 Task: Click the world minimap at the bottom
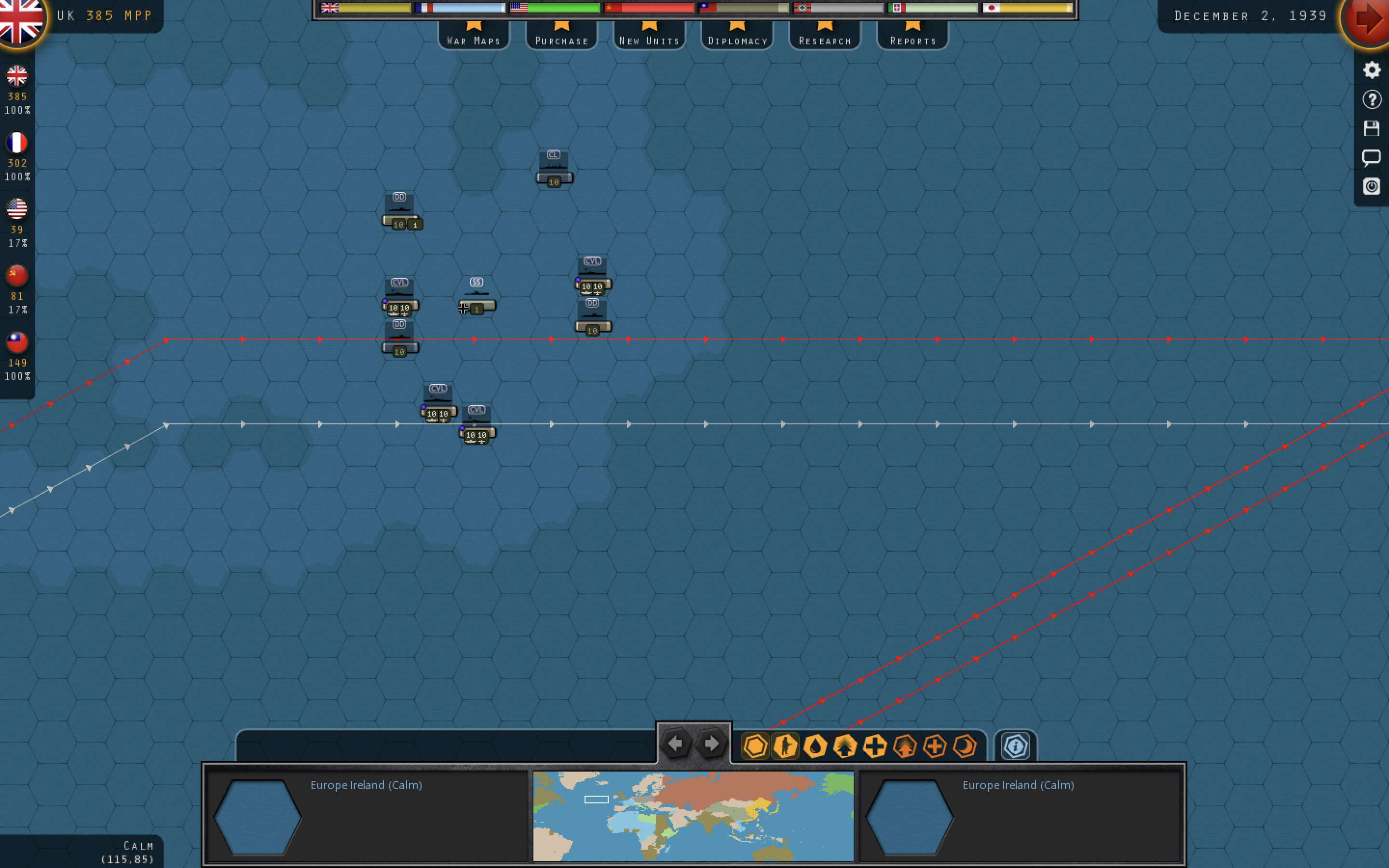693,815
